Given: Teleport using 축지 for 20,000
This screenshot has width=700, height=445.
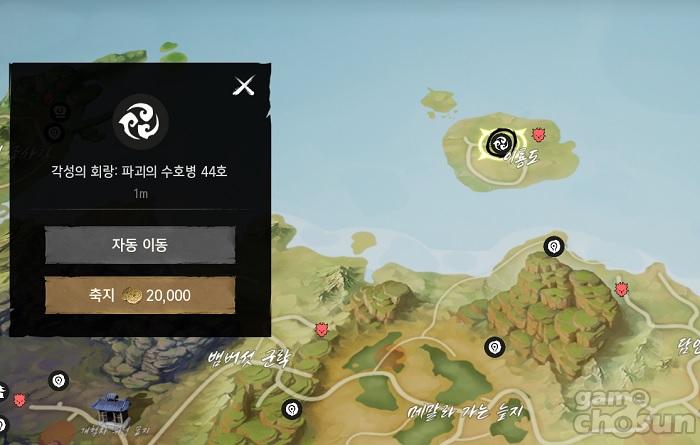Looking at the screenshot, I should (x=140, y=295).
